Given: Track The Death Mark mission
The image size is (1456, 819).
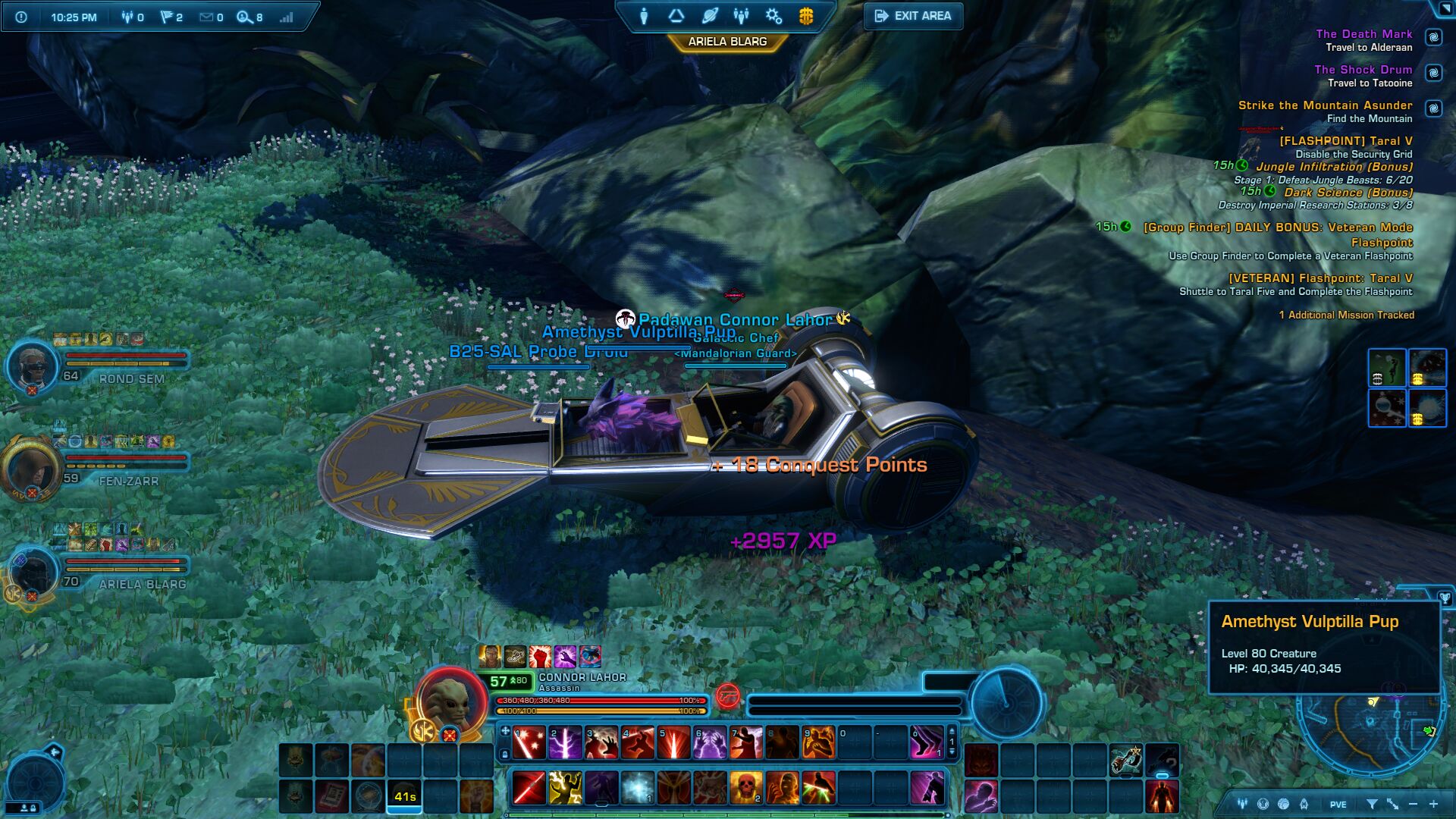Looking at the screenshot, I should click(1363, 34).
